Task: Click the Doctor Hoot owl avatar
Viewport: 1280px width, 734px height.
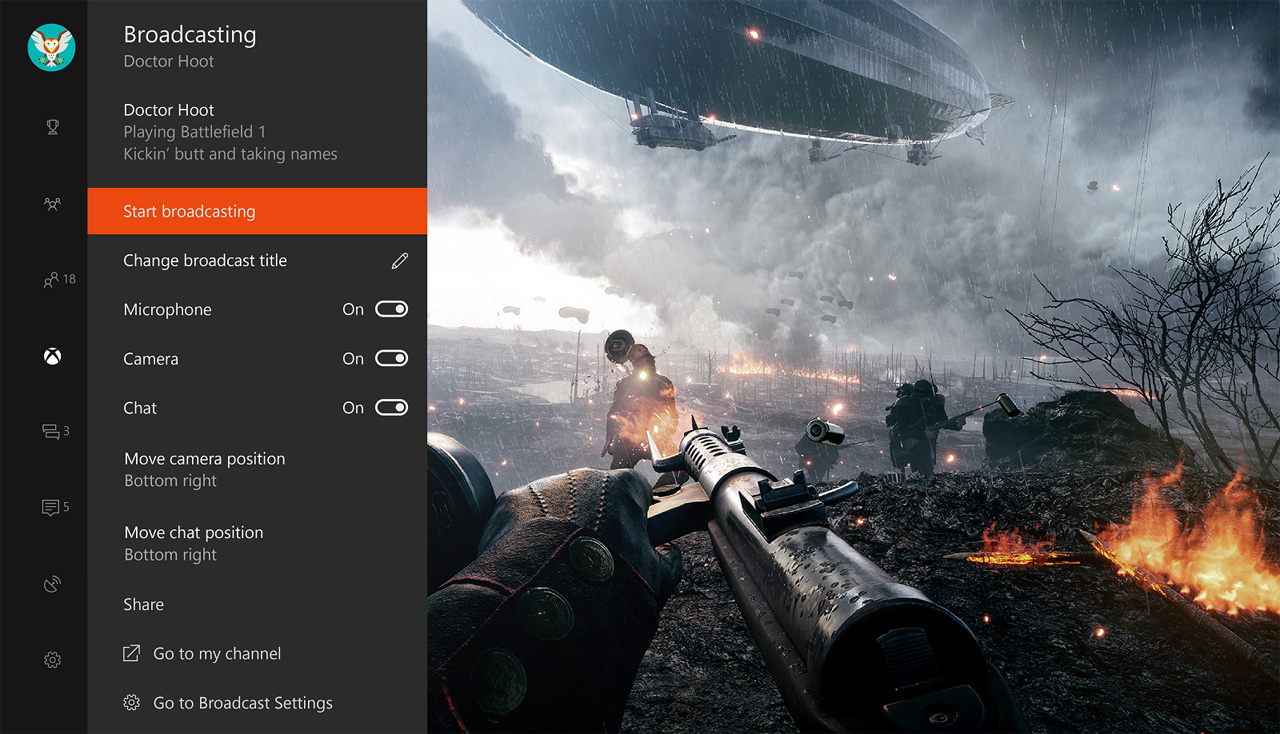Action: pos(50,47)
